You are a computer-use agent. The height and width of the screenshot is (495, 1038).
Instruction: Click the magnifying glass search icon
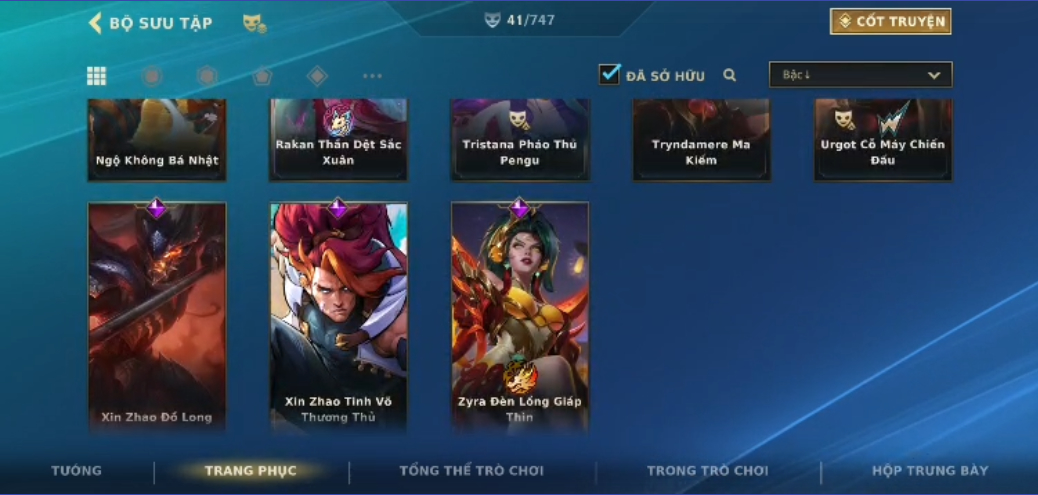[x=730, y=75]
